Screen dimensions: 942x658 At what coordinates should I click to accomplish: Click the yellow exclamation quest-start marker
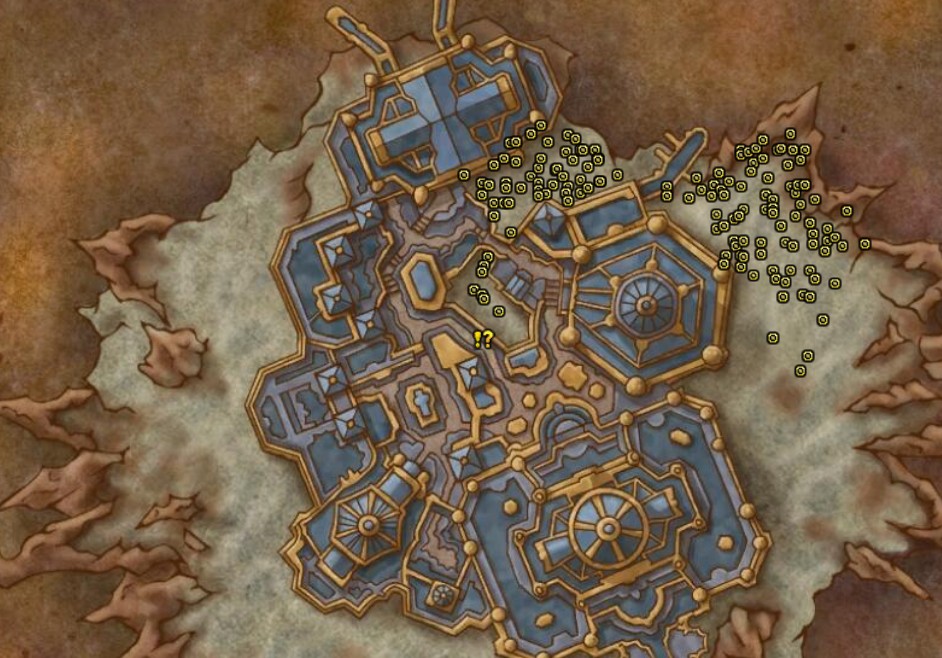pos(478,339)
